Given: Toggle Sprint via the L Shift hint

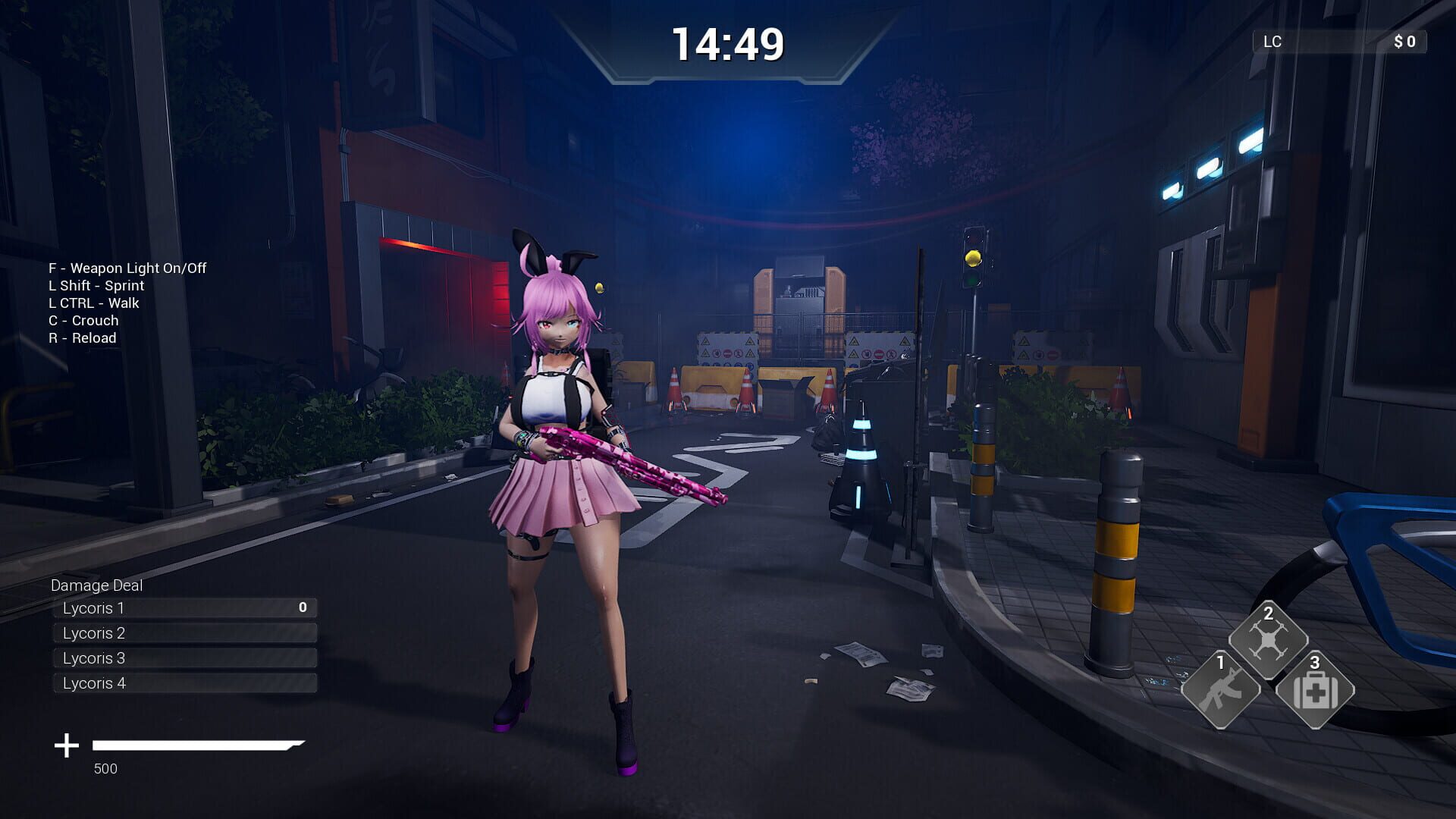Looking at the screenshot, I should (x=96, y=285).
